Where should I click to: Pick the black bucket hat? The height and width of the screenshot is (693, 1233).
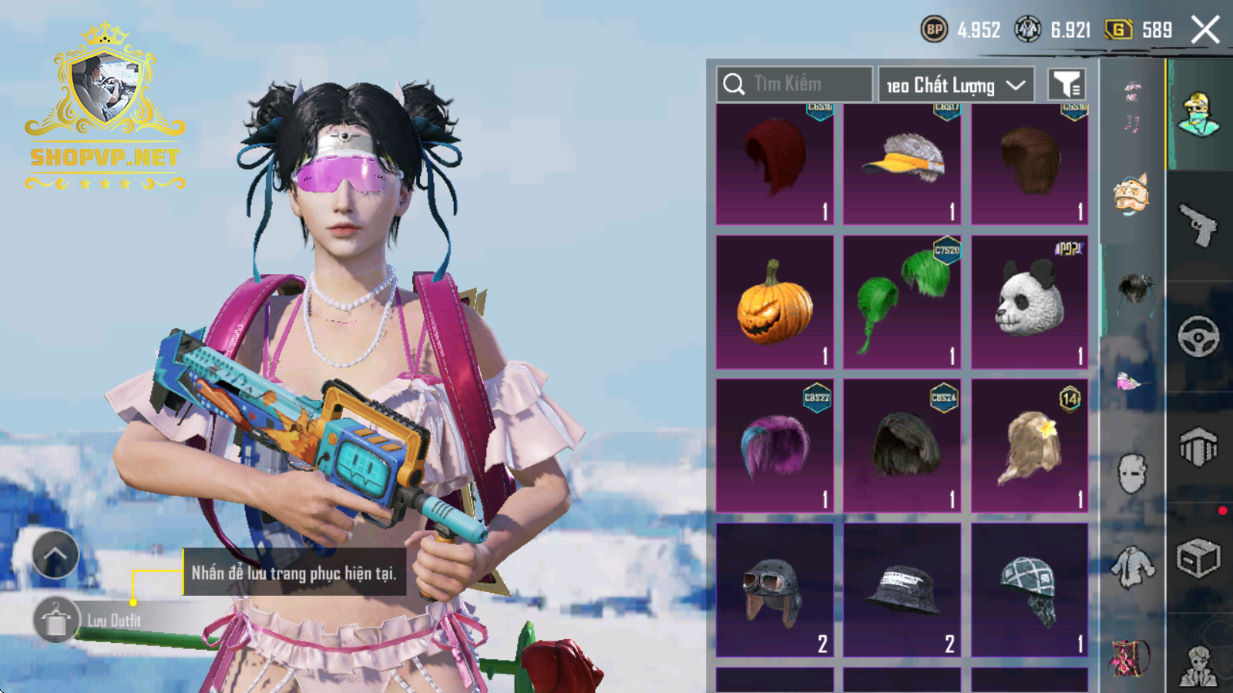(x=902, y=590)
